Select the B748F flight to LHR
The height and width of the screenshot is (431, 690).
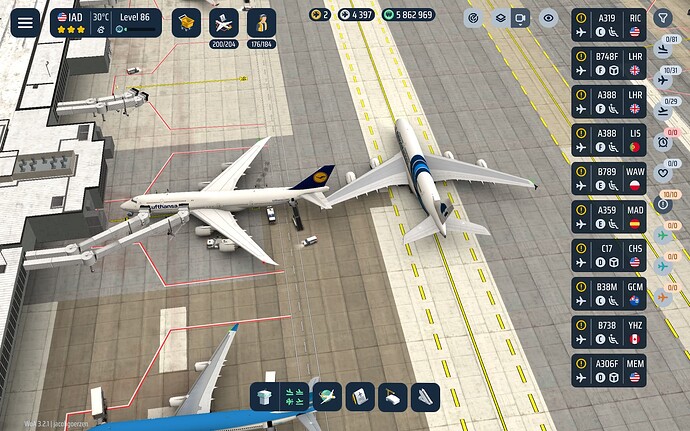coord(608,62)
